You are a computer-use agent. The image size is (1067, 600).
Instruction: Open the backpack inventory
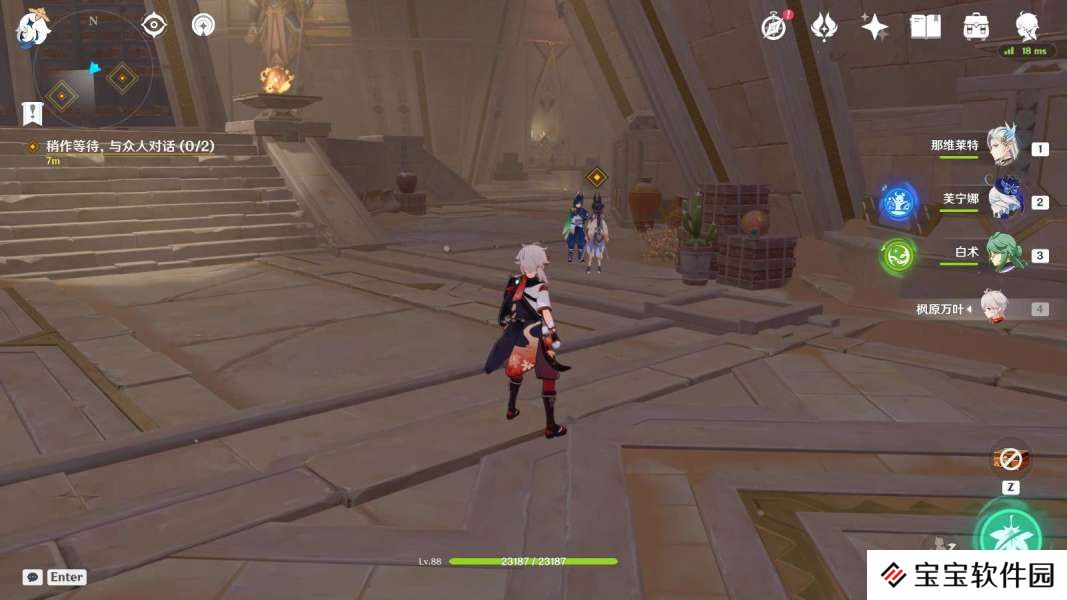click(976, 27)
